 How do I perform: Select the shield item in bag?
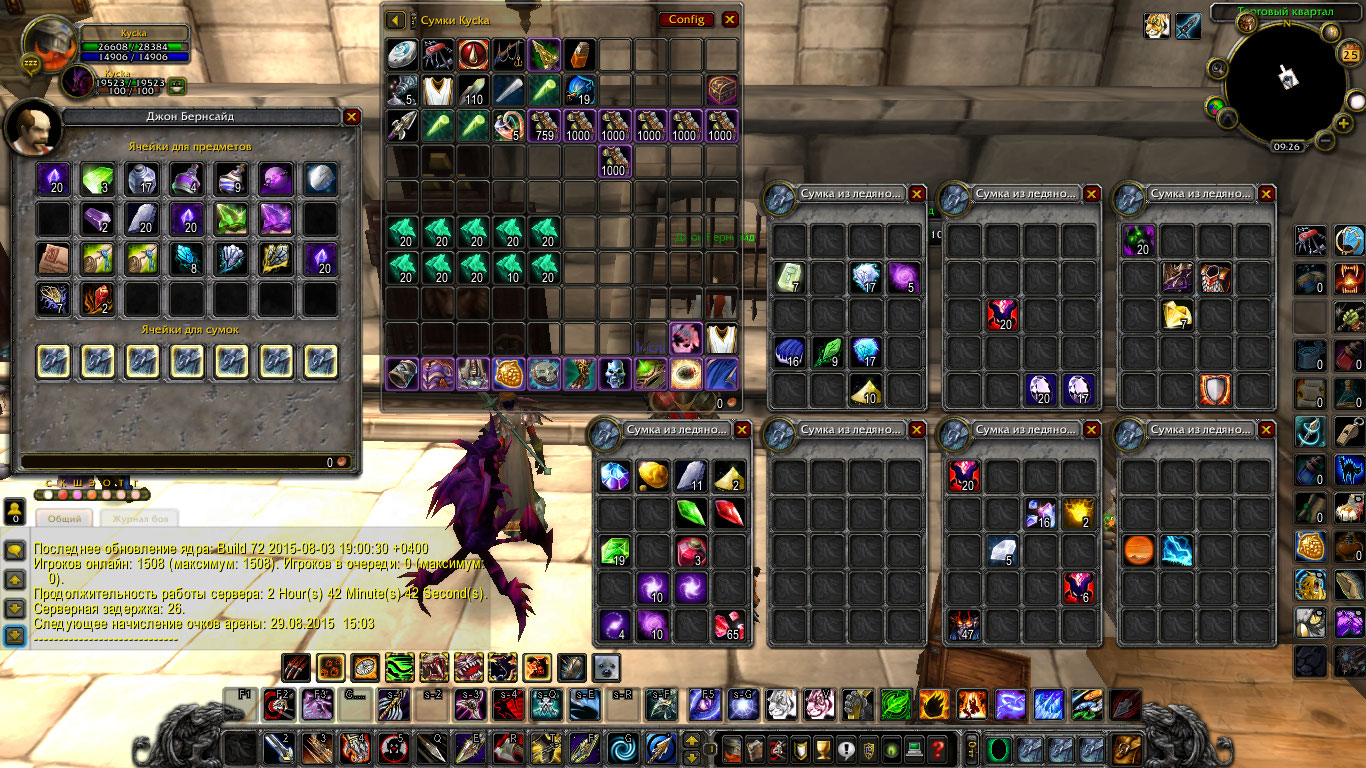pyautogui.click(x=1215, y=389)
